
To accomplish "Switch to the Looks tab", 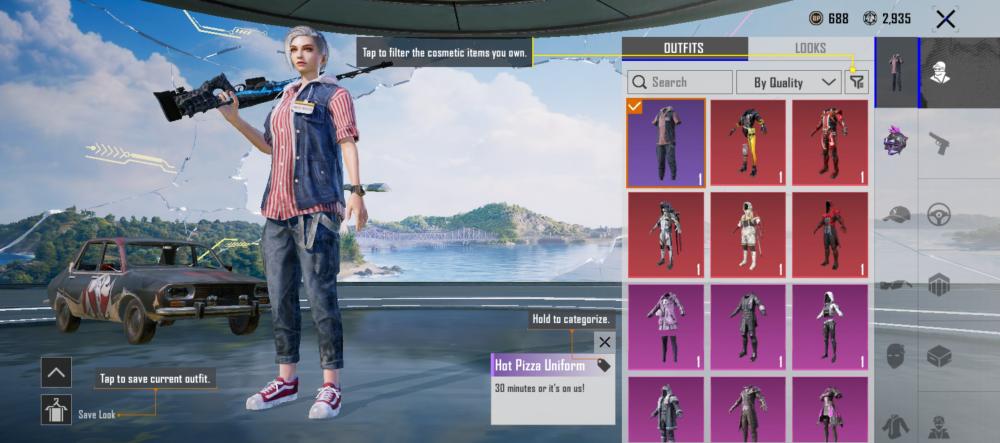I will (810, 48).
